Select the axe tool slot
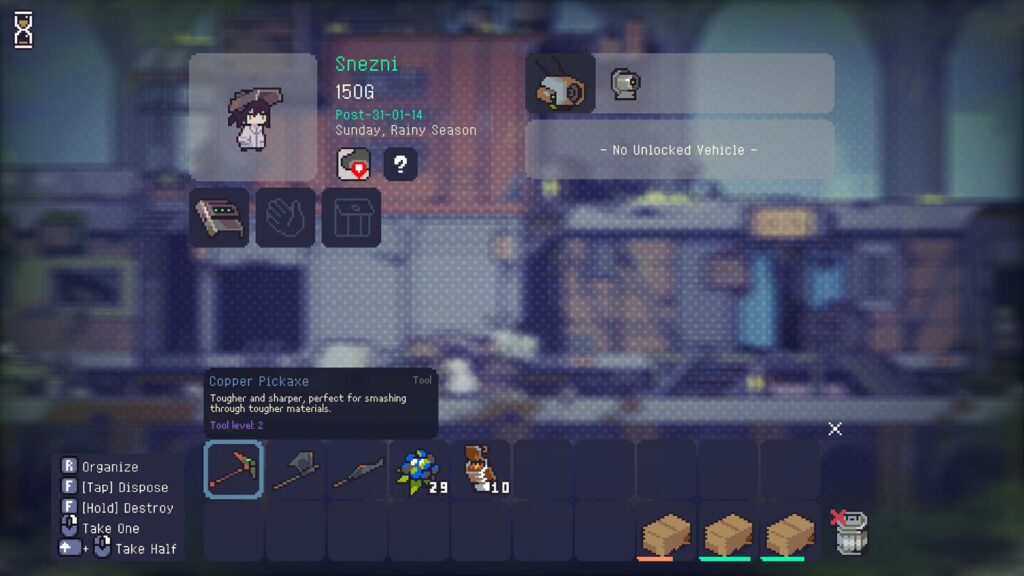1024x576 pixels. (x=296, y=470)
